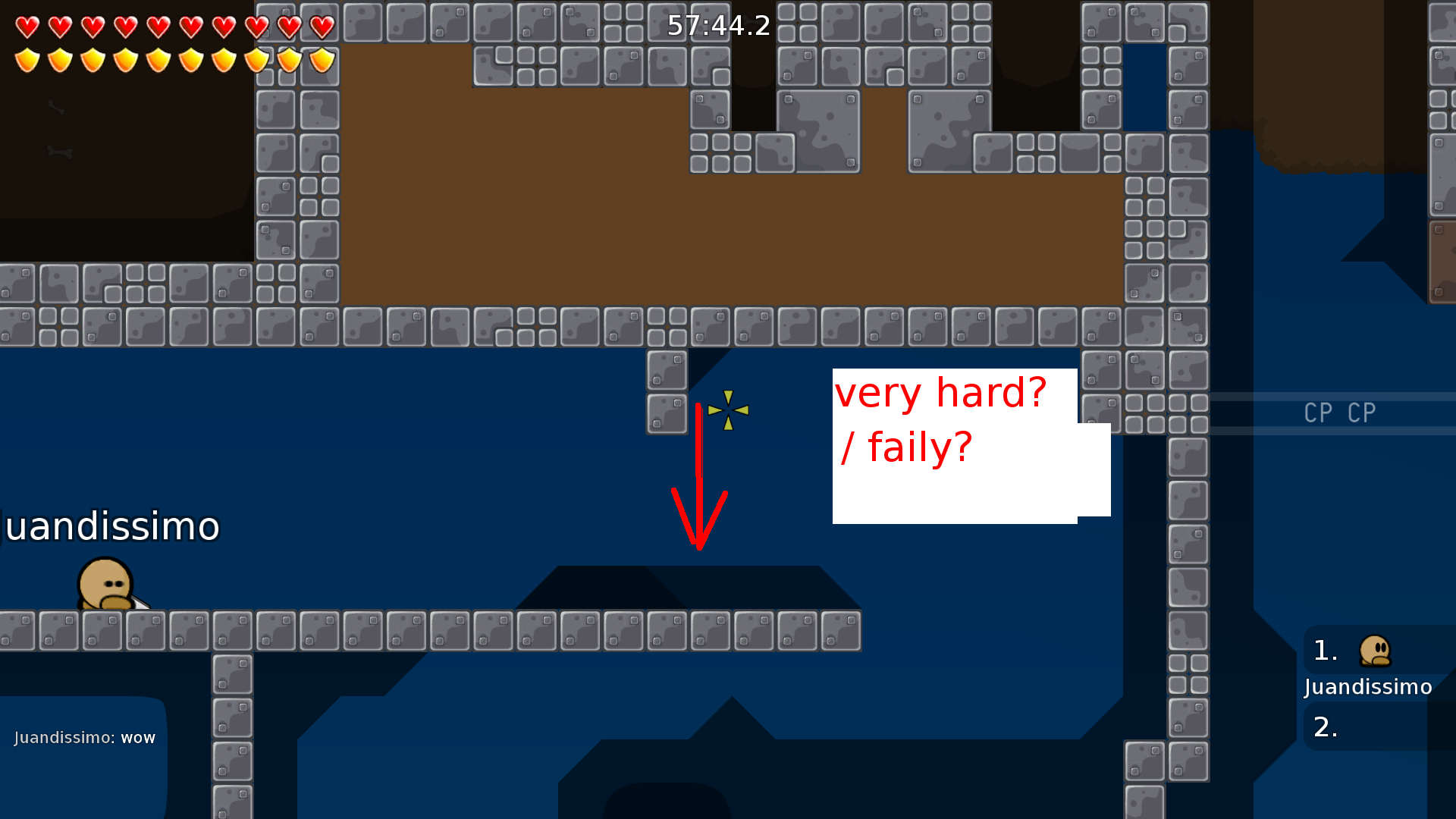Screen dimensions: 1456x819
Task: Select the last heart in the health bar
Action: (321, 27)
